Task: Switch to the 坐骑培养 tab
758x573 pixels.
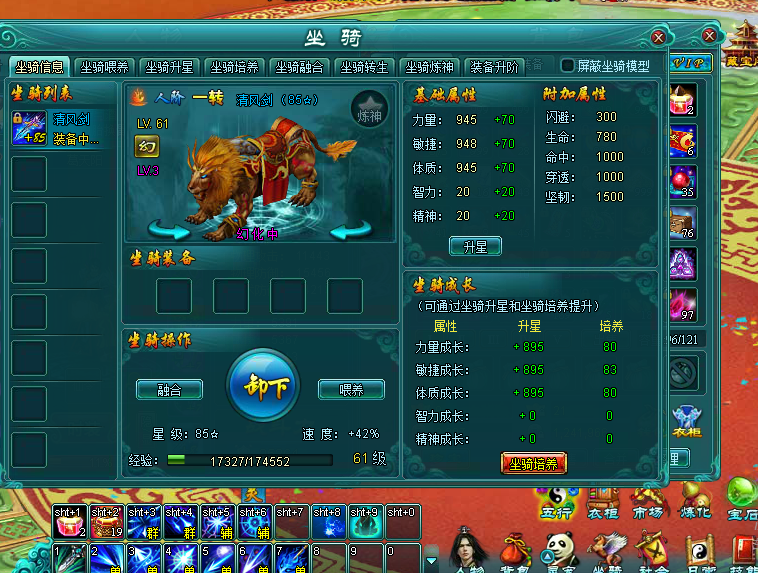Action: click(234, 67)
